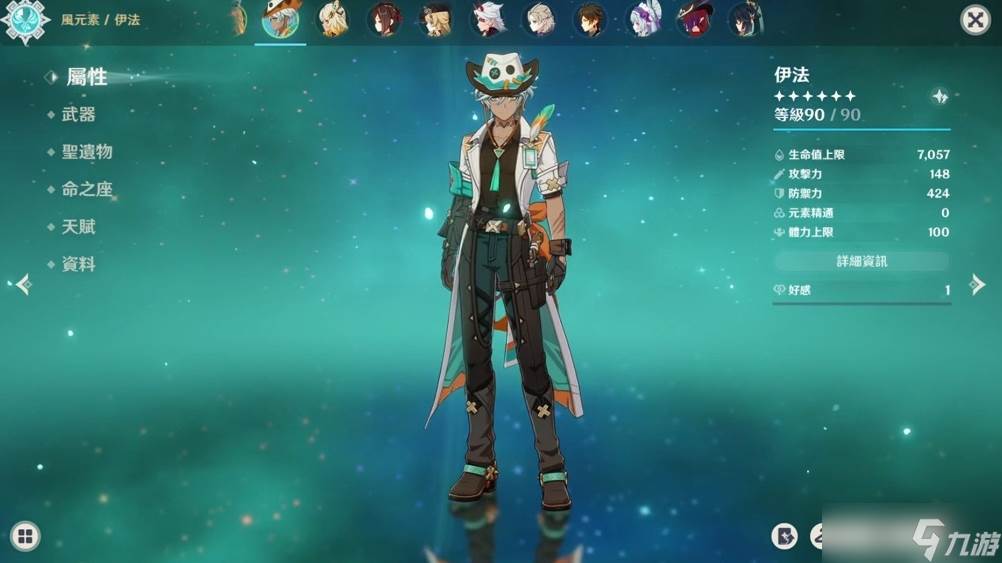Select the highlighted Ifa portrait with cowboy hat
This screenshot has width=1002, height=563.
tap(281, 19)
